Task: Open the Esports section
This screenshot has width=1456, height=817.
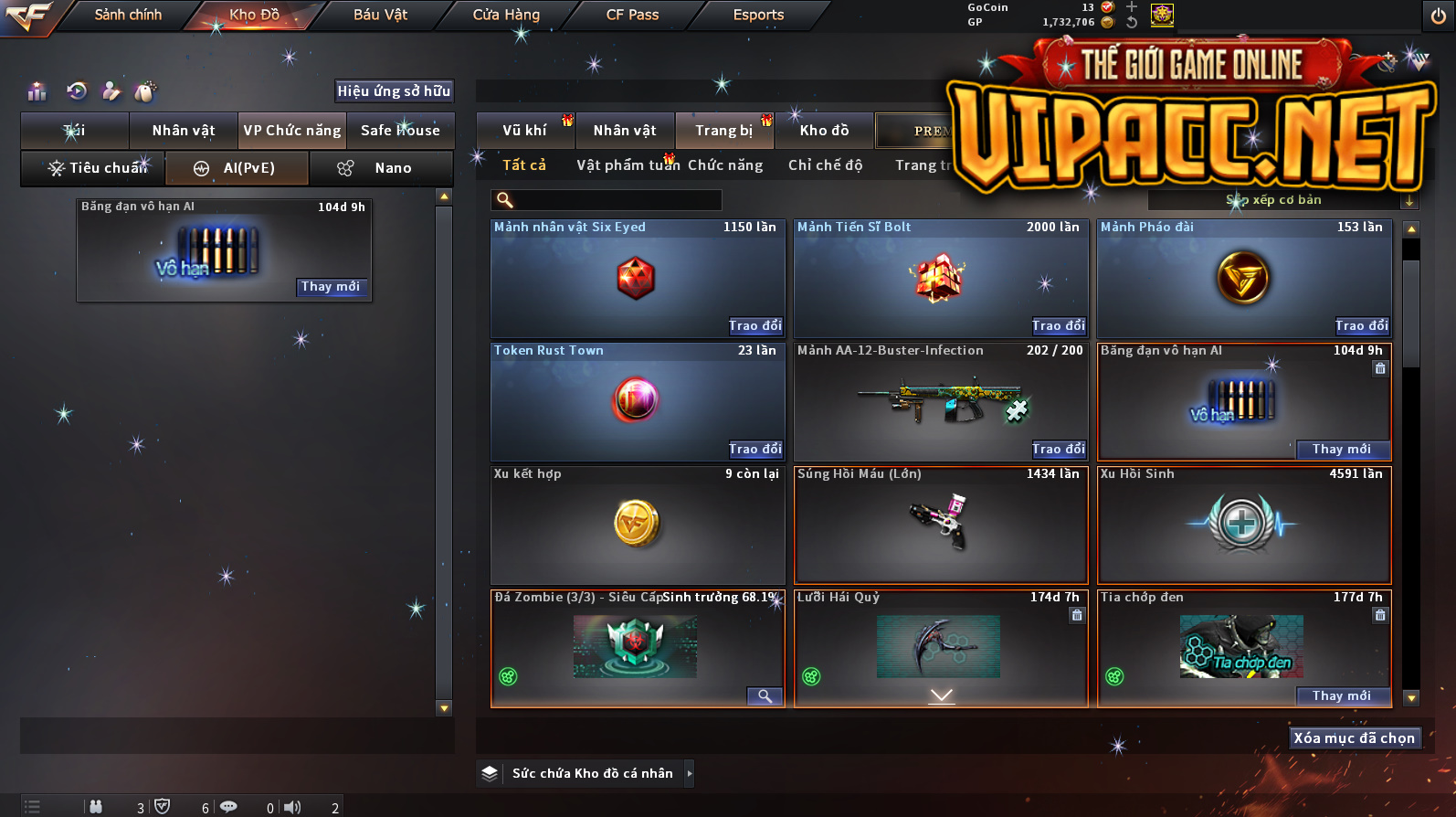Action: point(758,16)
